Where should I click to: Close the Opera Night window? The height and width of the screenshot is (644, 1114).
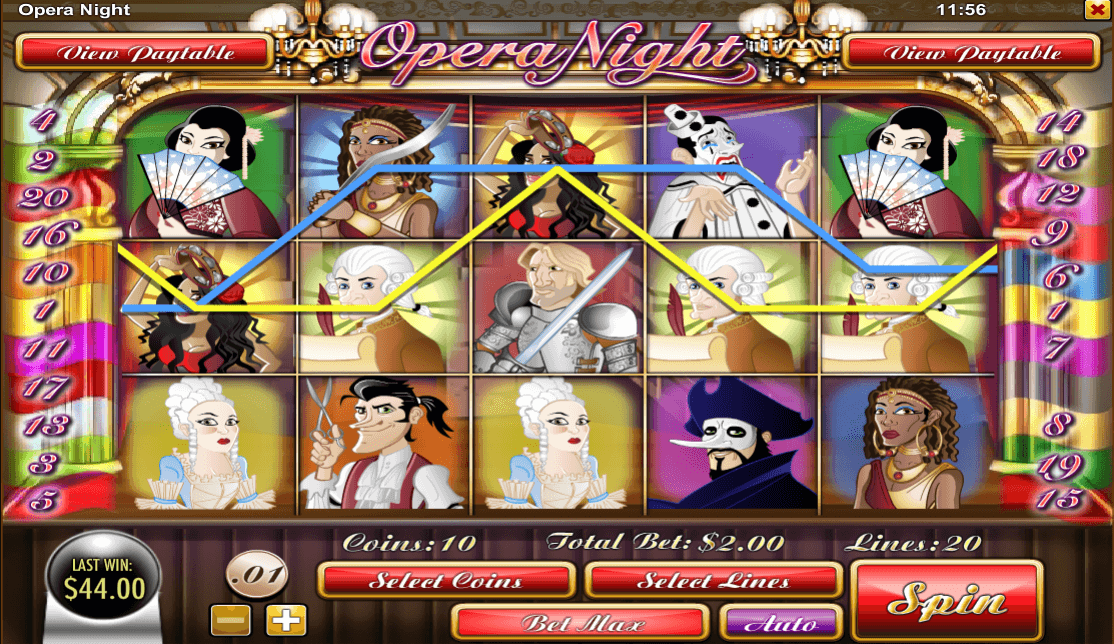click(1095, 10)
